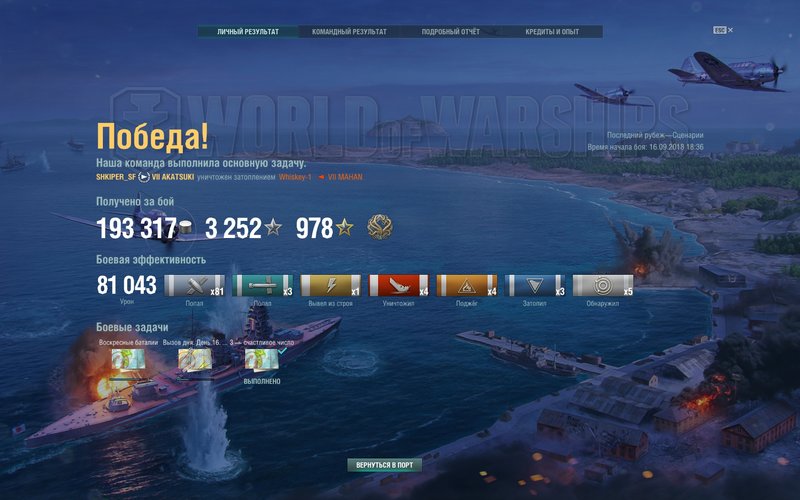The width and height of the screenshot is (800, 500).
Task: Switch to the Командный результат tab
Action: click(349, 32)
